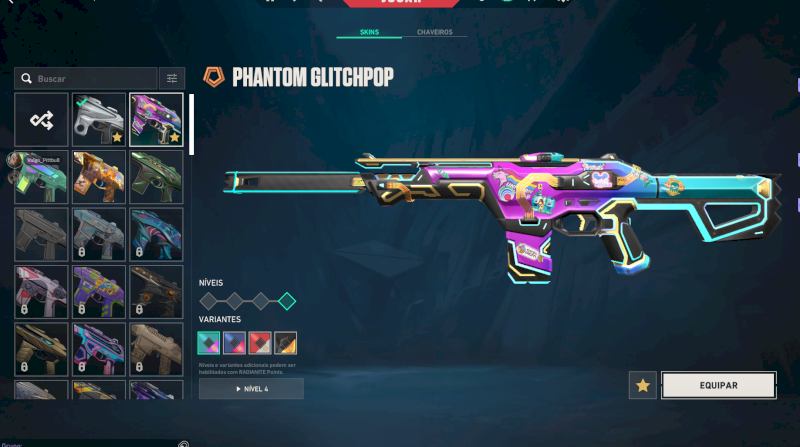Select the highlighted level 4 diamond

[x=287, y=300]
